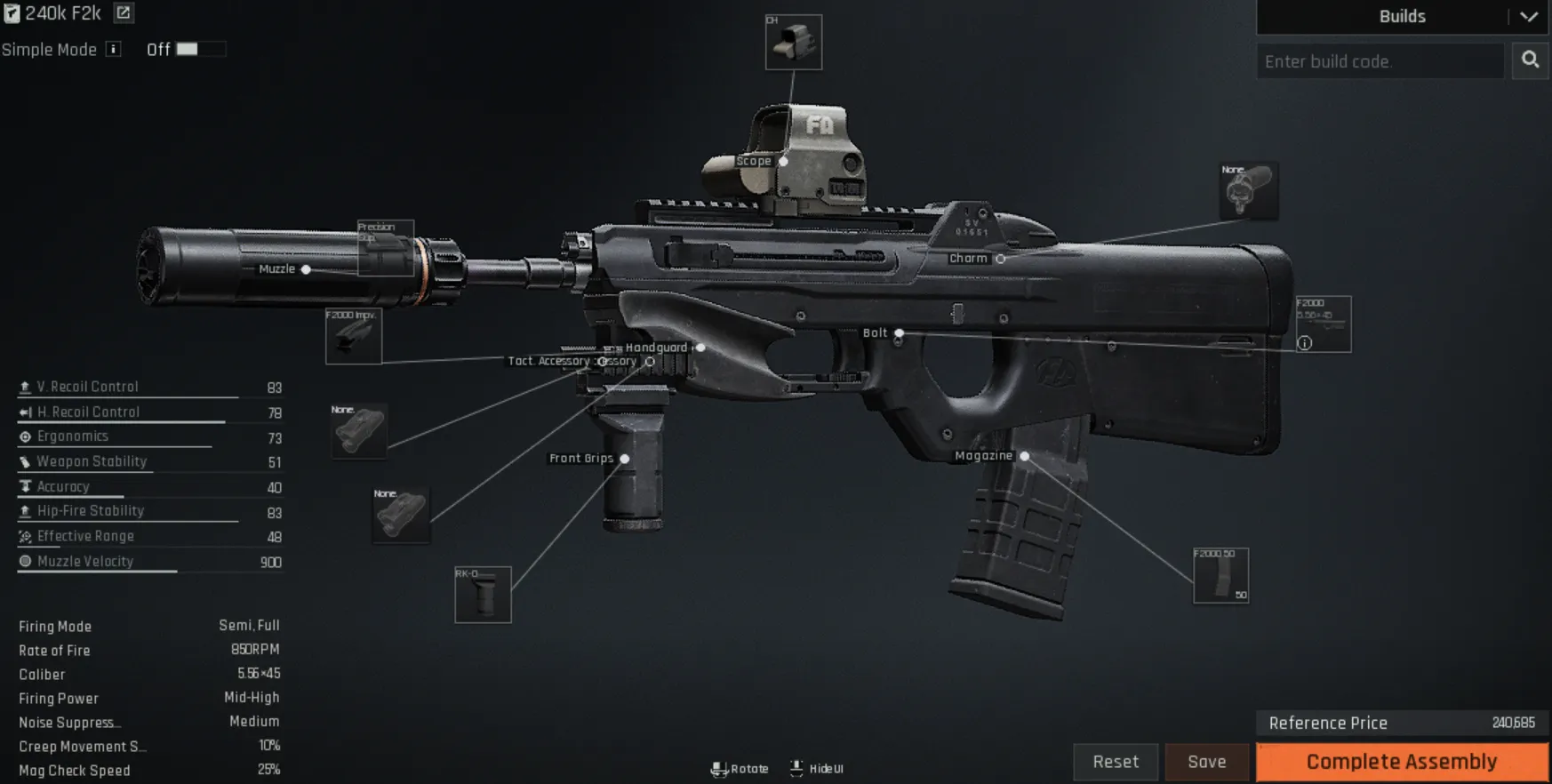Click the Reset button
The width and height of the screenshot is (1552, 784).
click(x=1116, y=762)
